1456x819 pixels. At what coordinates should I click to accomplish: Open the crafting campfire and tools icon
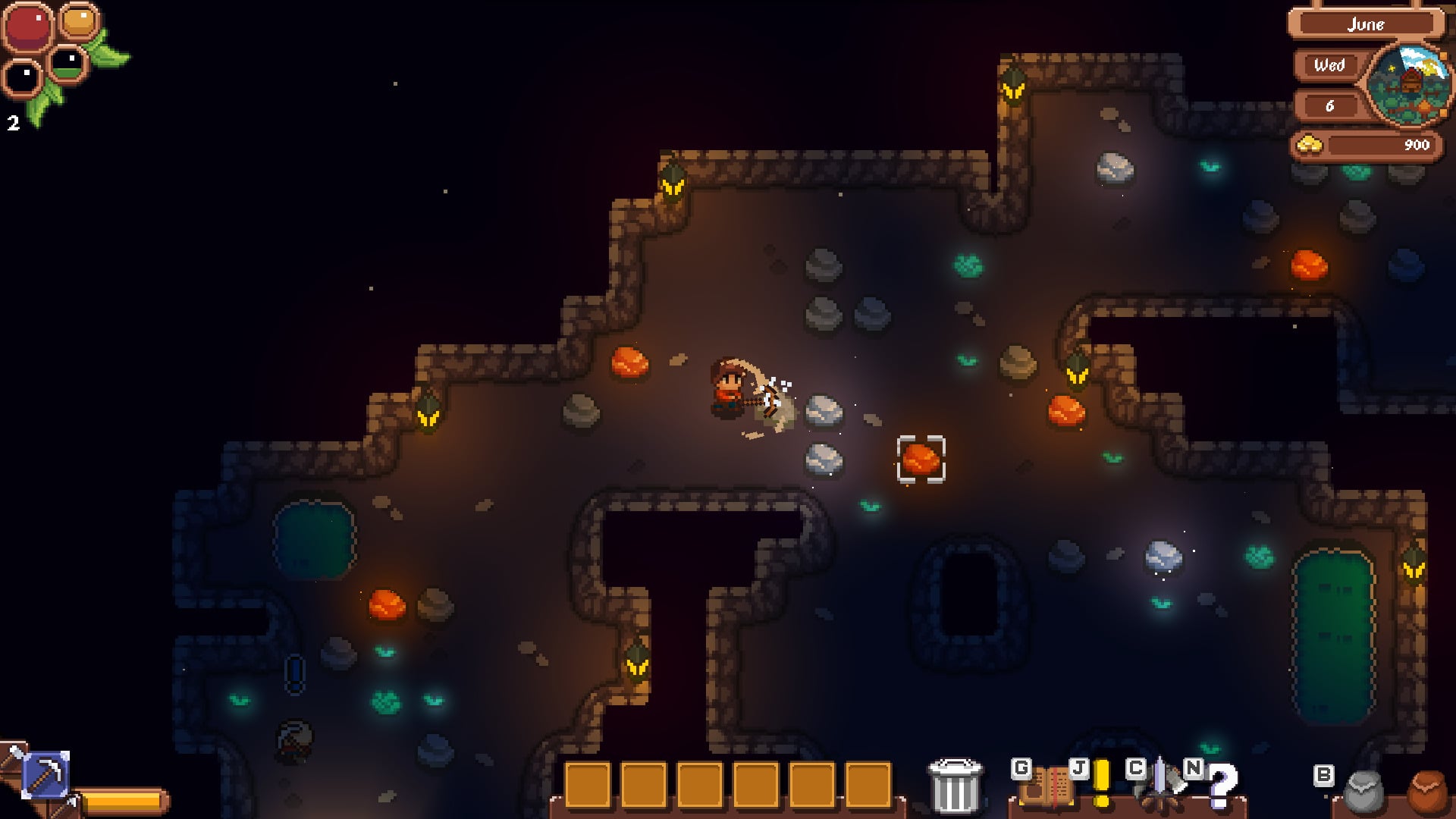click(1160, 786)
